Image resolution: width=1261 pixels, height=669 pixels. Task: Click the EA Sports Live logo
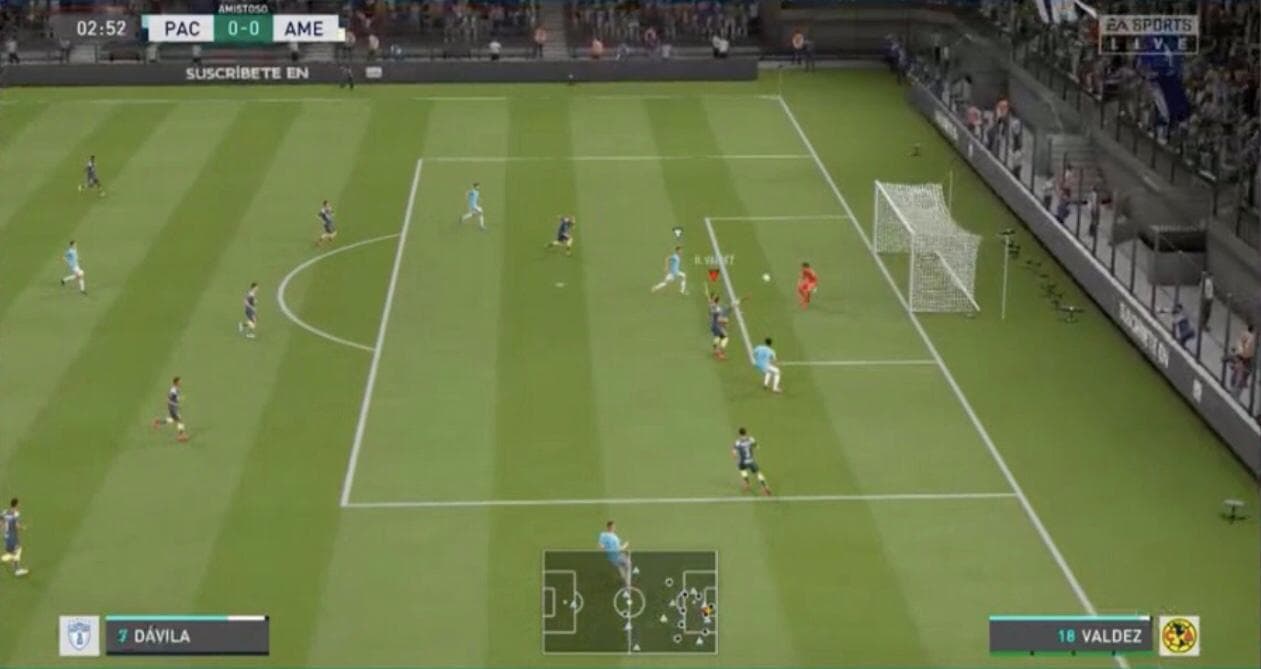1148,34
